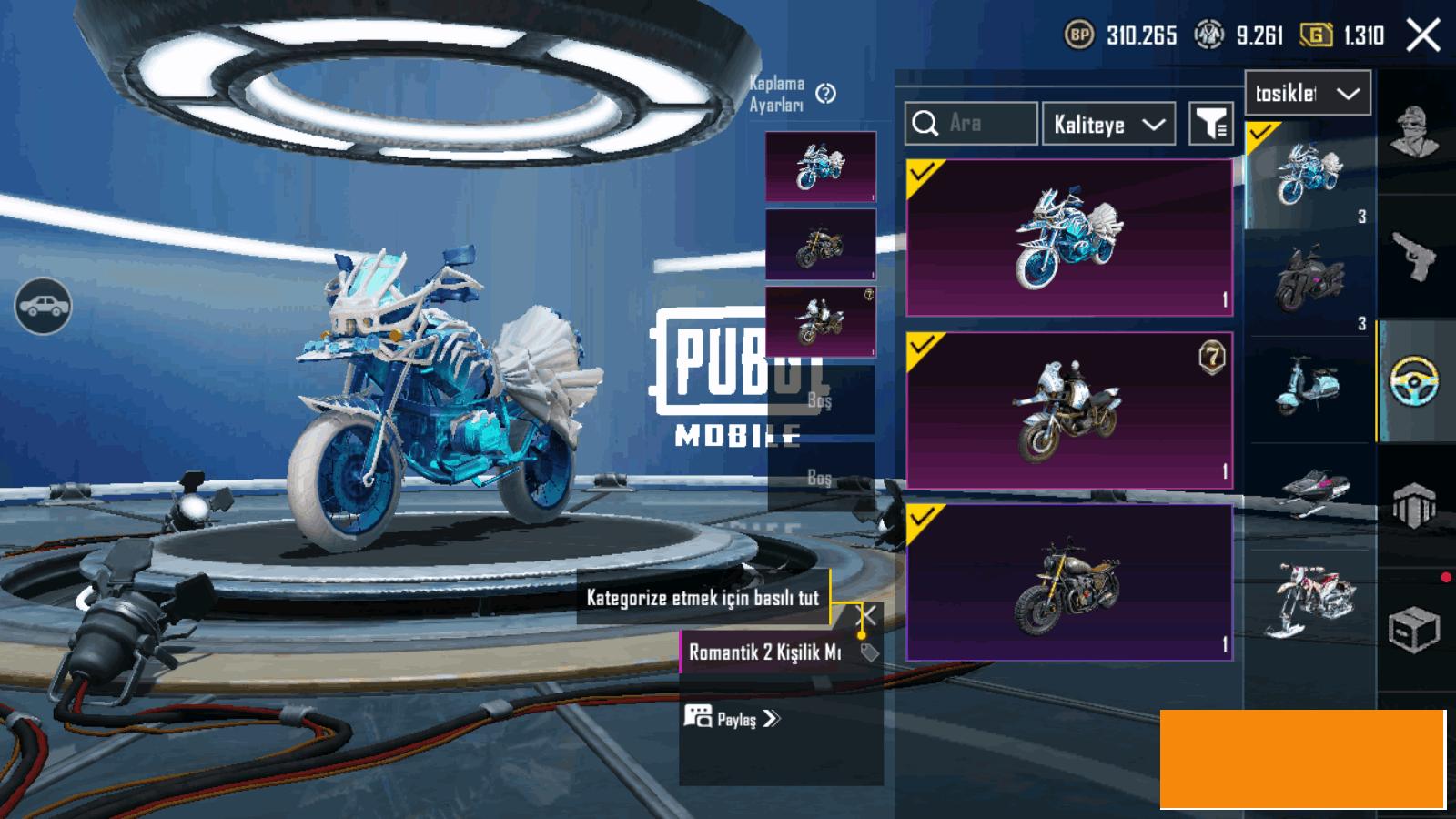Close the categorize tooltip
1456x819 pixels.
869,615
